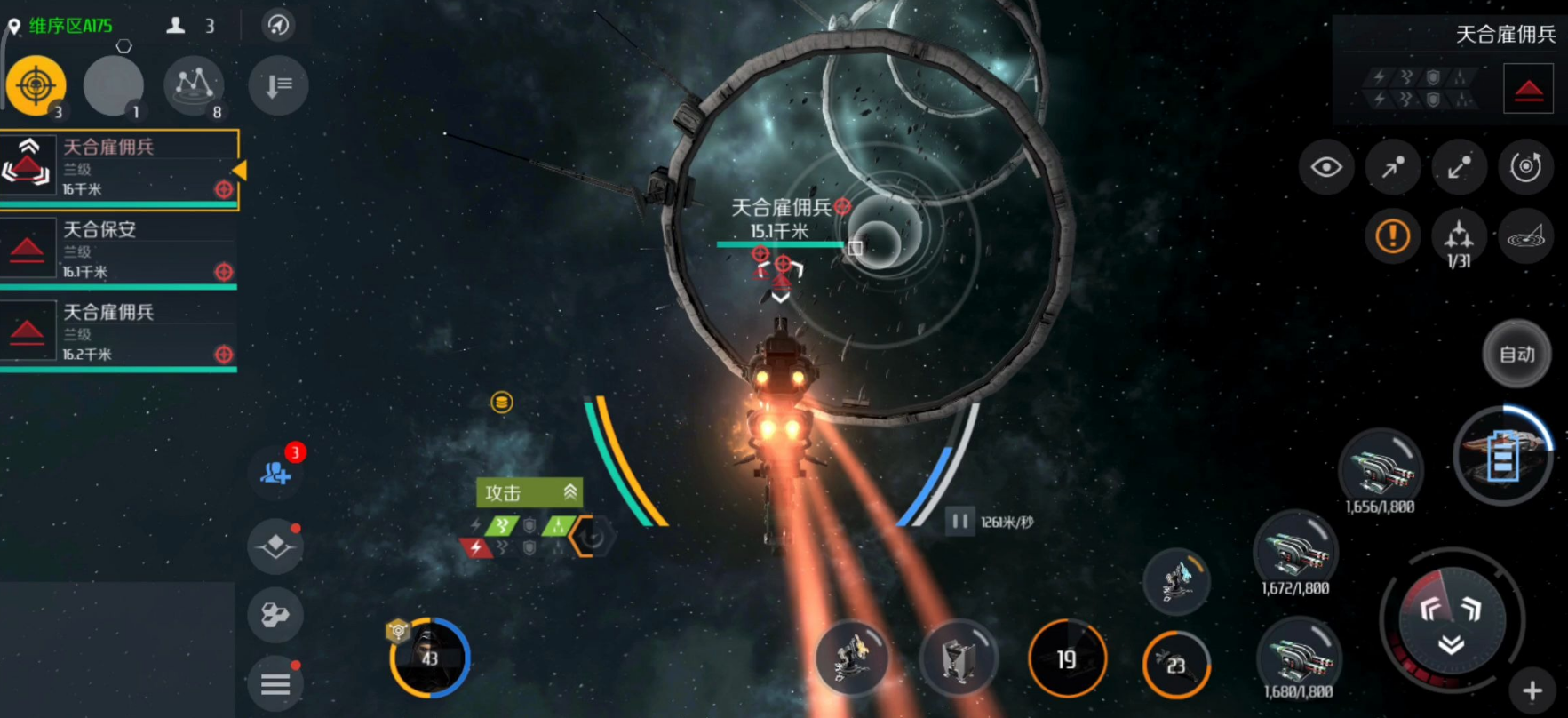Open the overview sort list button
The height and width of the screenshot is (718, 1568).
pos(278,85)
